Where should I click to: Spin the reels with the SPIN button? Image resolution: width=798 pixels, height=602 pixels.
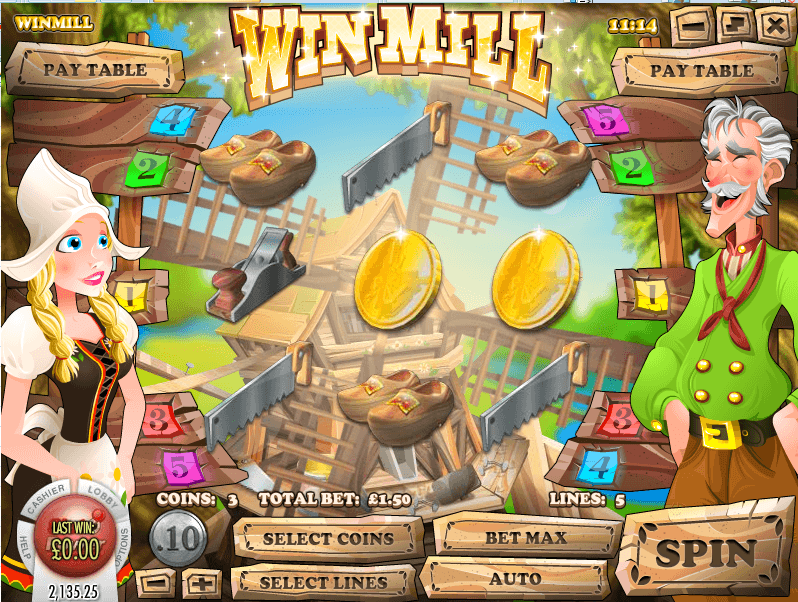[x=706, y=552]
